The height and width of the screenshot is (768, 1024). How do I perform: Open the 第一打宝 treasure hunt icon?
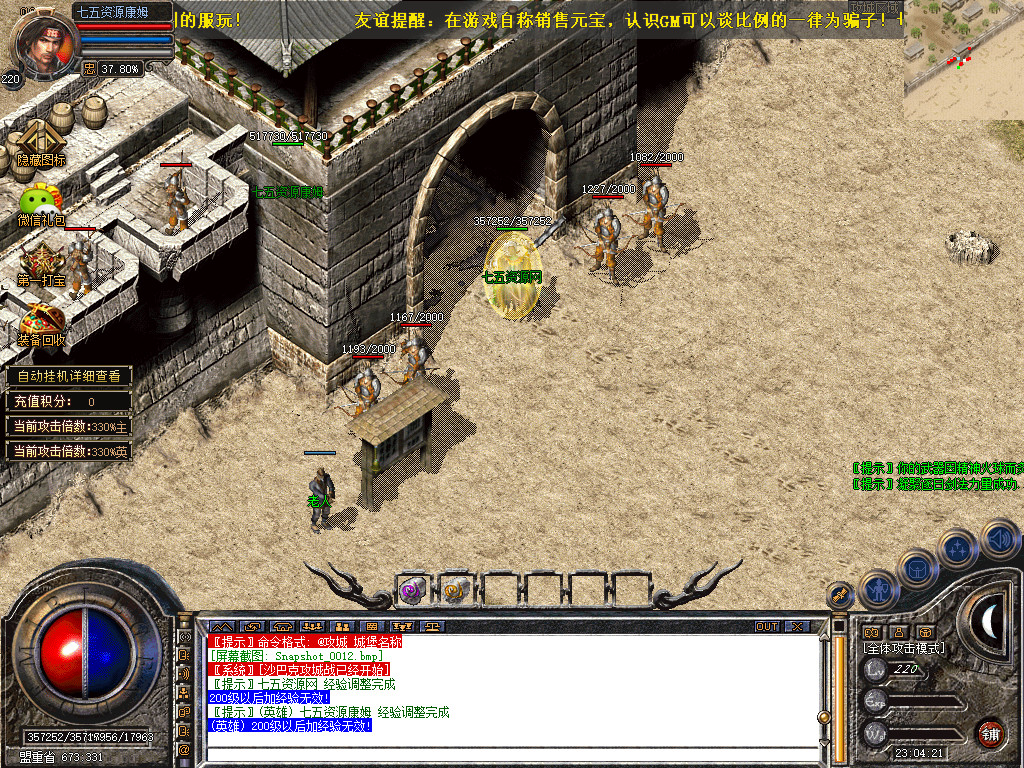point(41,264)
